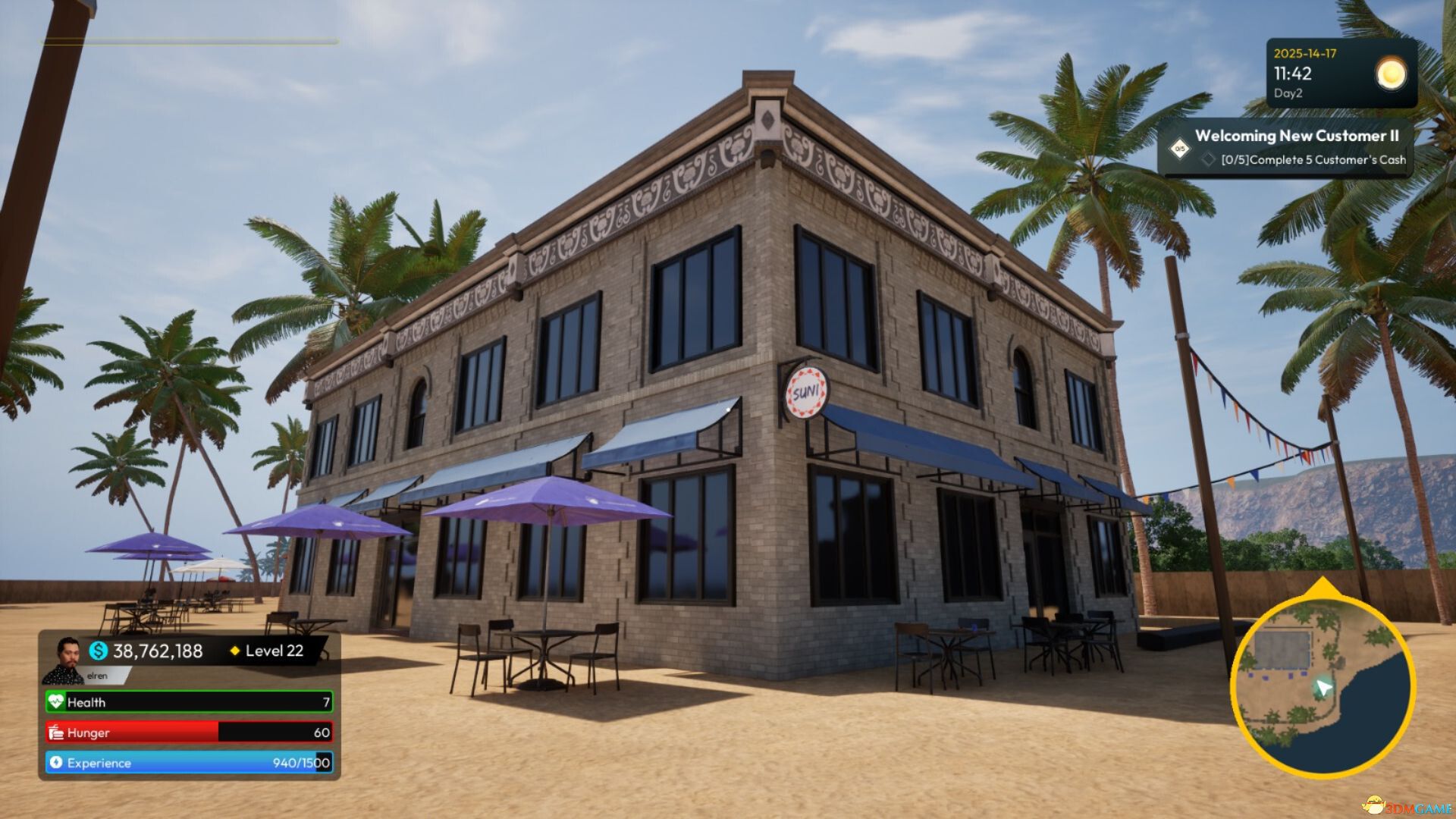The image size is (1456, 819).
Task: Click the Experience lightning bolt icon
Action: [x=55, y=763]
